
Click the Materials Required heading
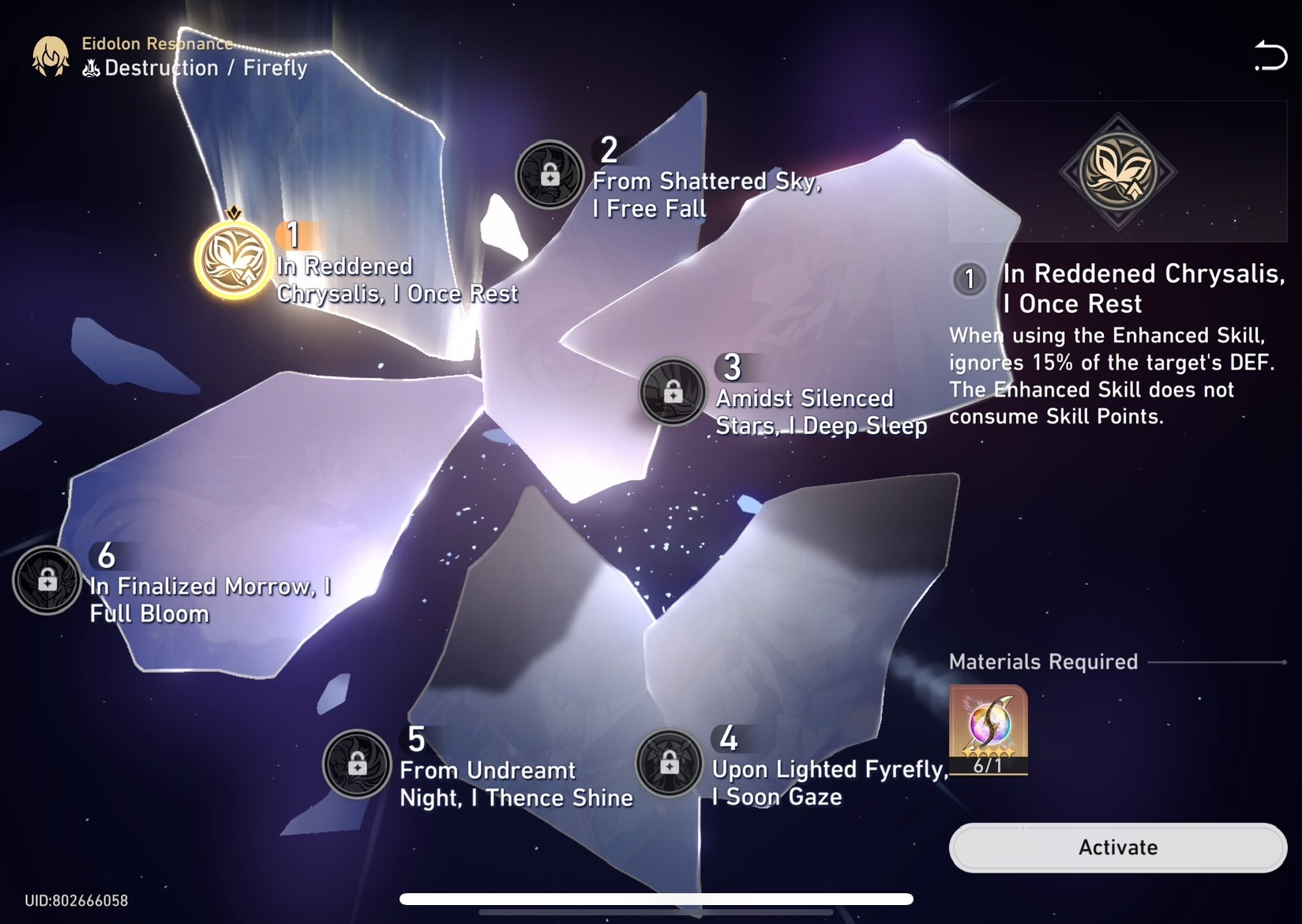click(1042, 661)
